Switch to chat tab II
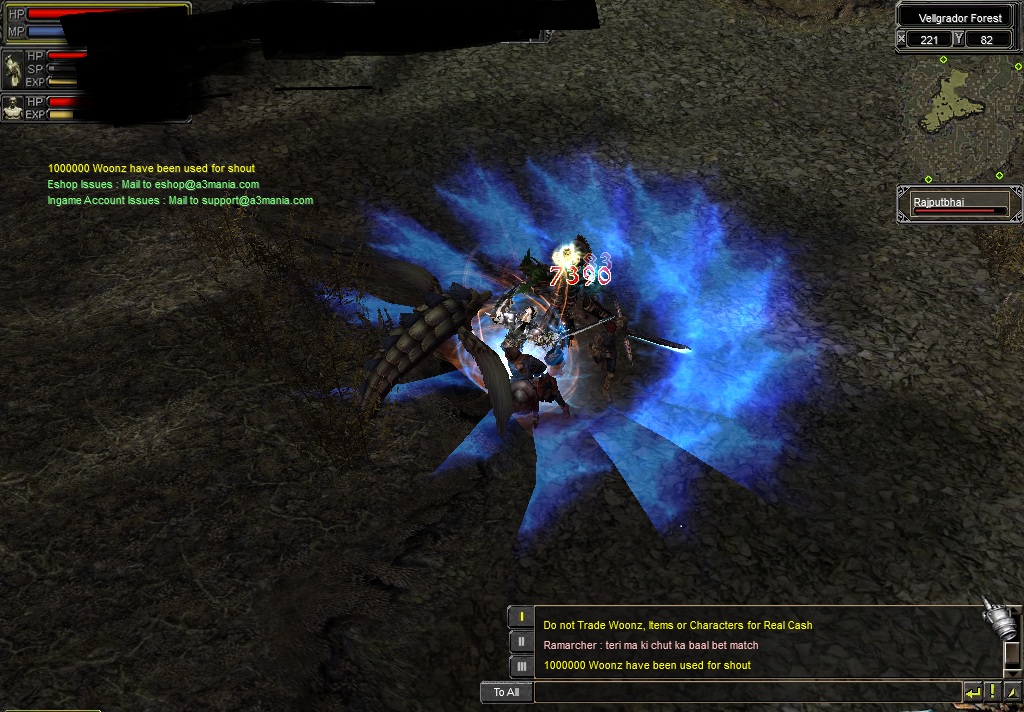Viewport: 1024px width, 712px height. pos(520,642)
